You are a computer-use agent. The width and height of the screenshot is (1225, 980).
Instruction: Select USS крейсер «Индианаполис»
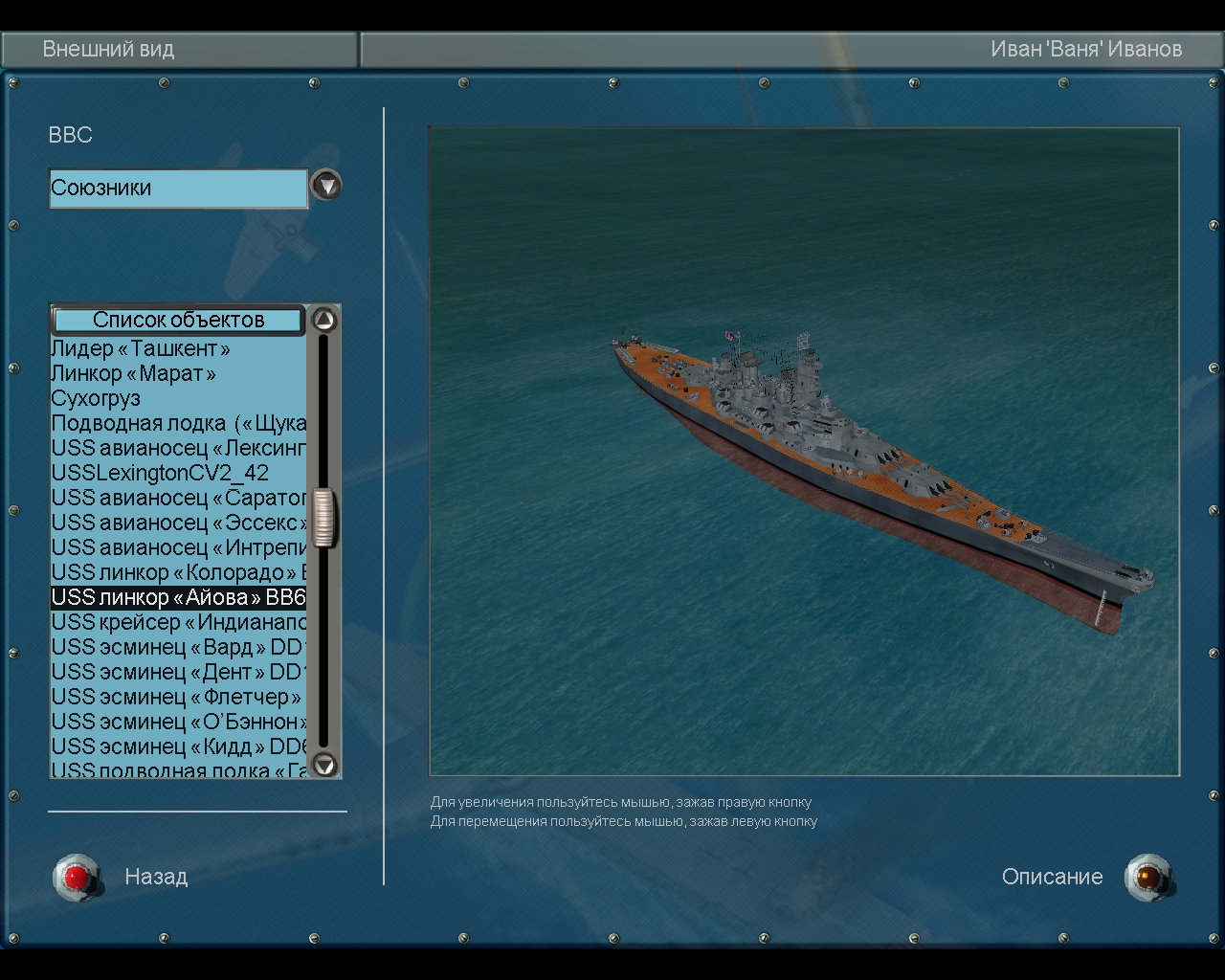click(178, 622)
